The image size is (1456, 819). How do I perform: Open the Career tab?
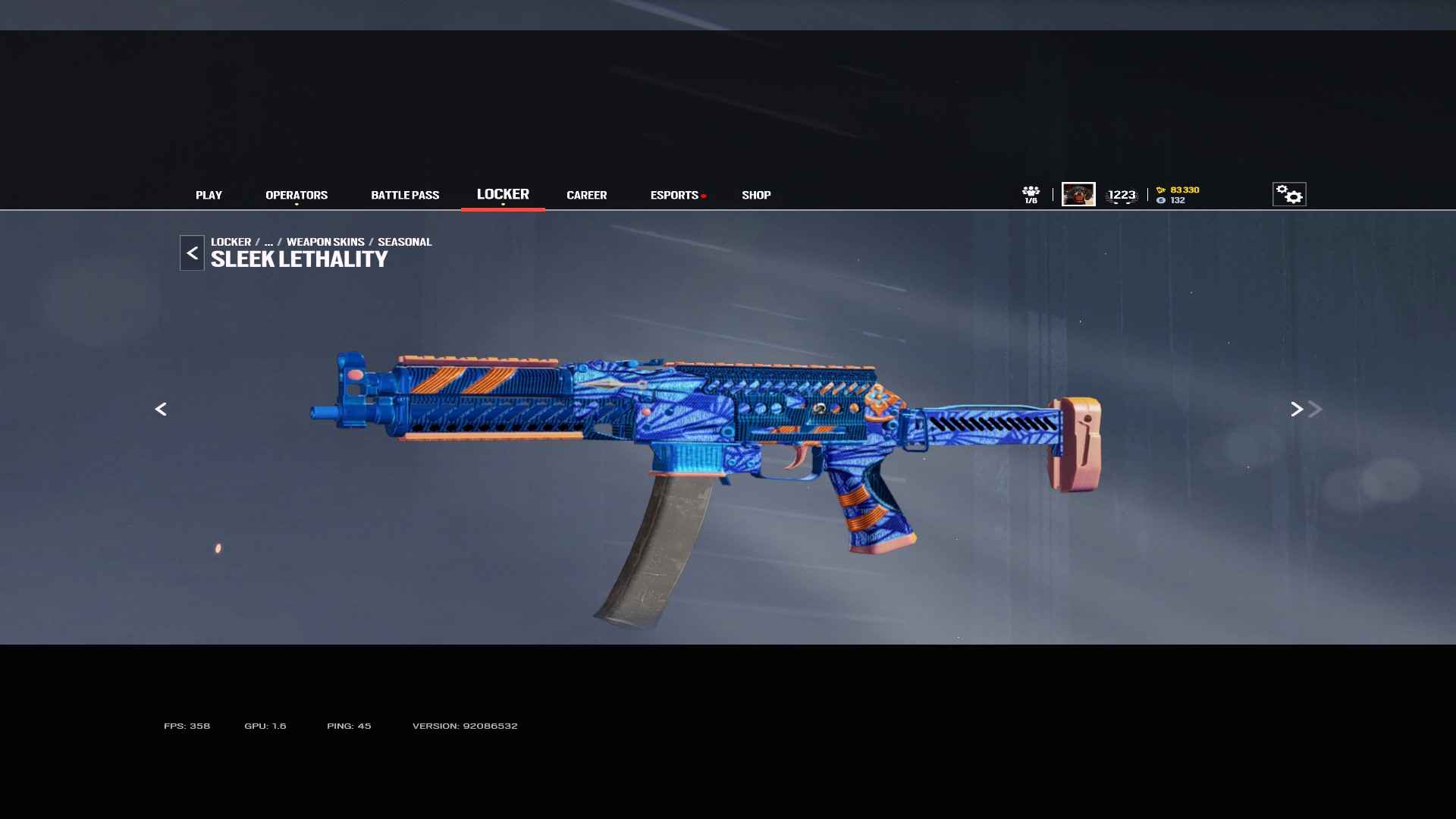point(586,195)
